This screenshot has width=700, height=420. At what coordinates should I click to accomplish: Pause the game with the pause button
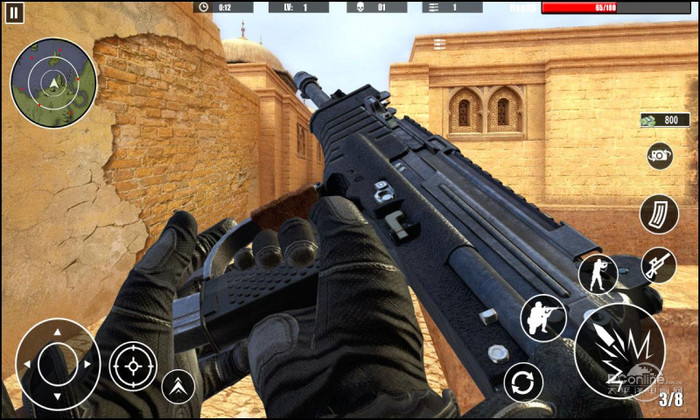coord(14,13)
